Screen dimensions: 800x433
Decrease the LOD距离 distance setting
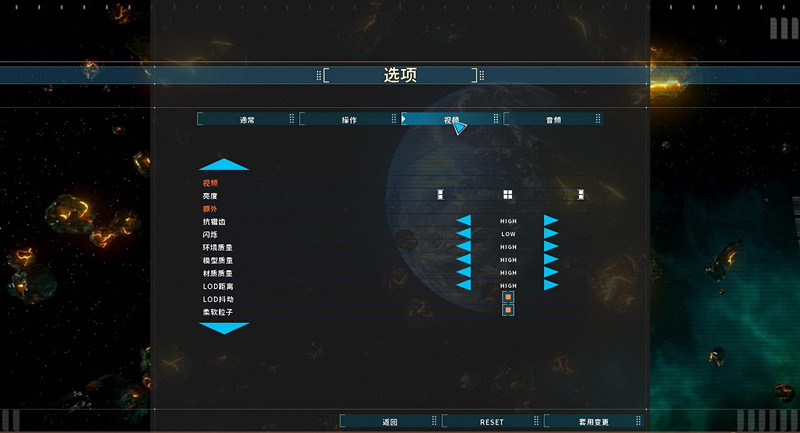(x=464, y=285)
